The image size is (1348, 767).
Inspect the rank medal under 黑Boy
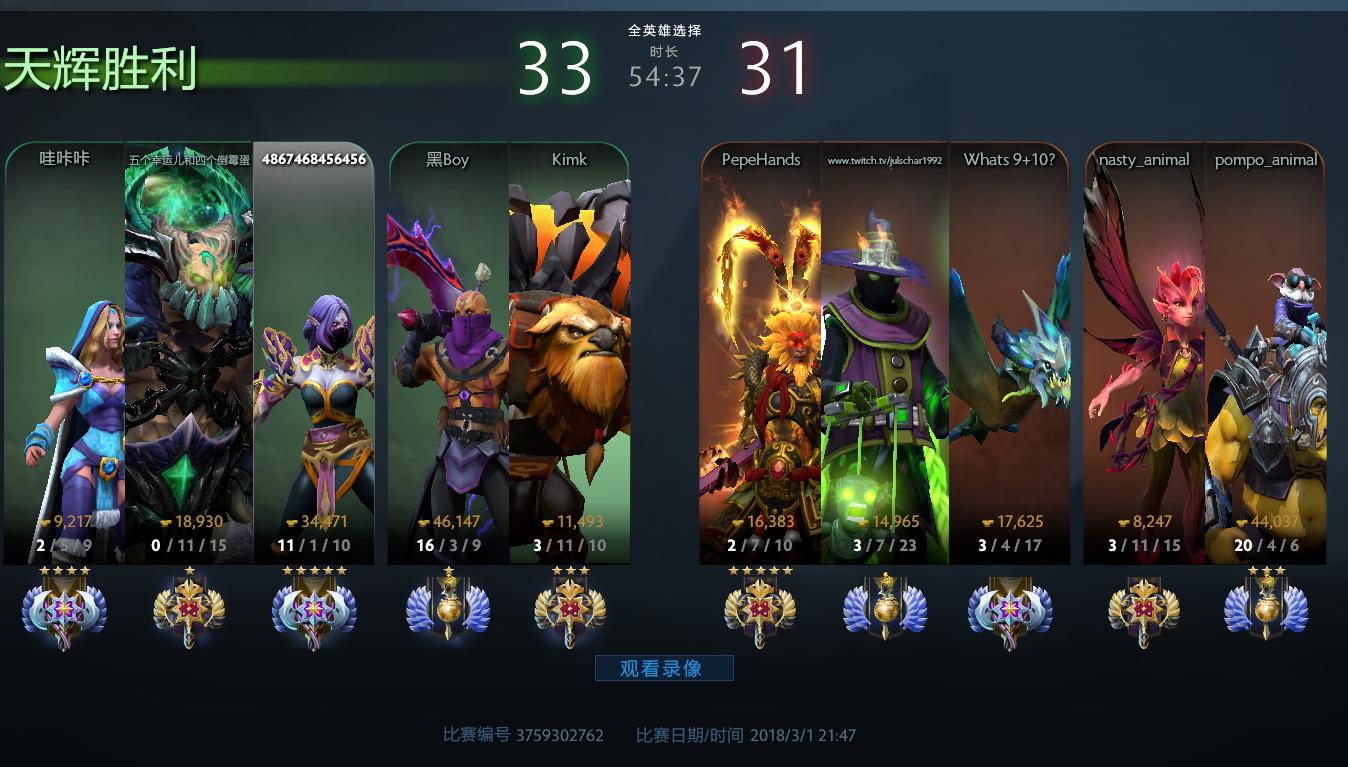[448, 609]
